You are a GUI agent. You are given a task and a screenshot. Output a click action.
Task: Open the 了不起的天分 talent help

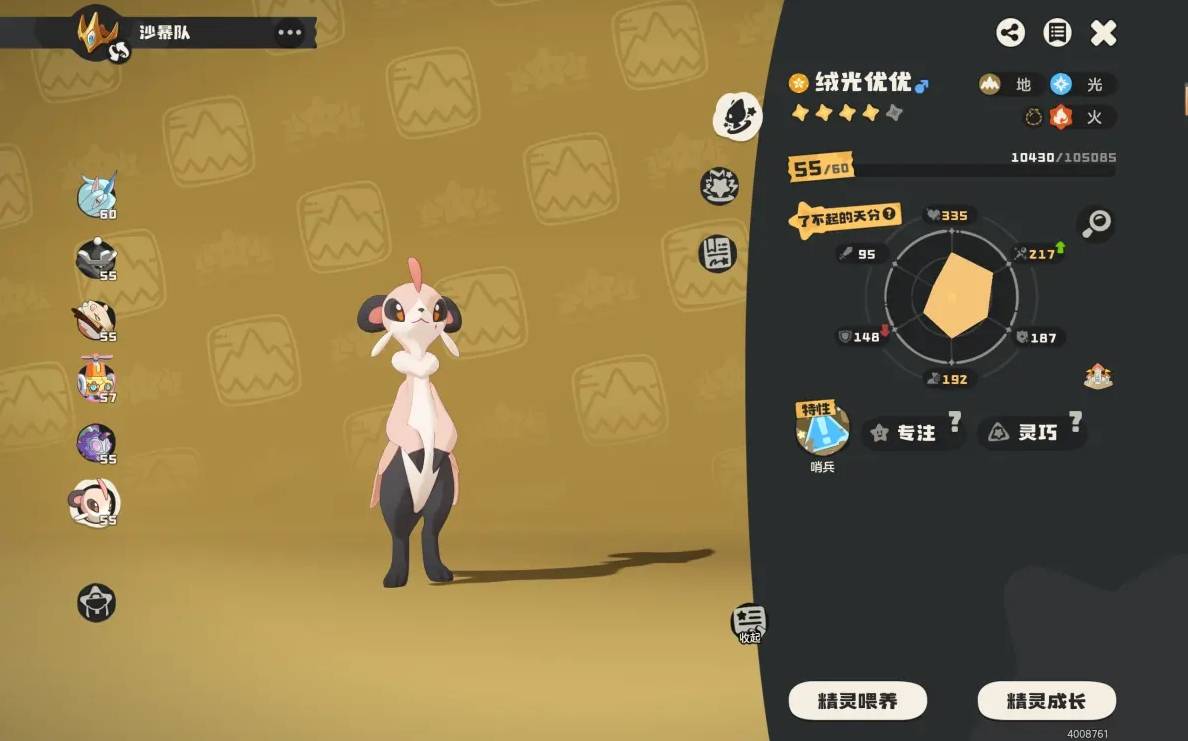coord(886,214)
